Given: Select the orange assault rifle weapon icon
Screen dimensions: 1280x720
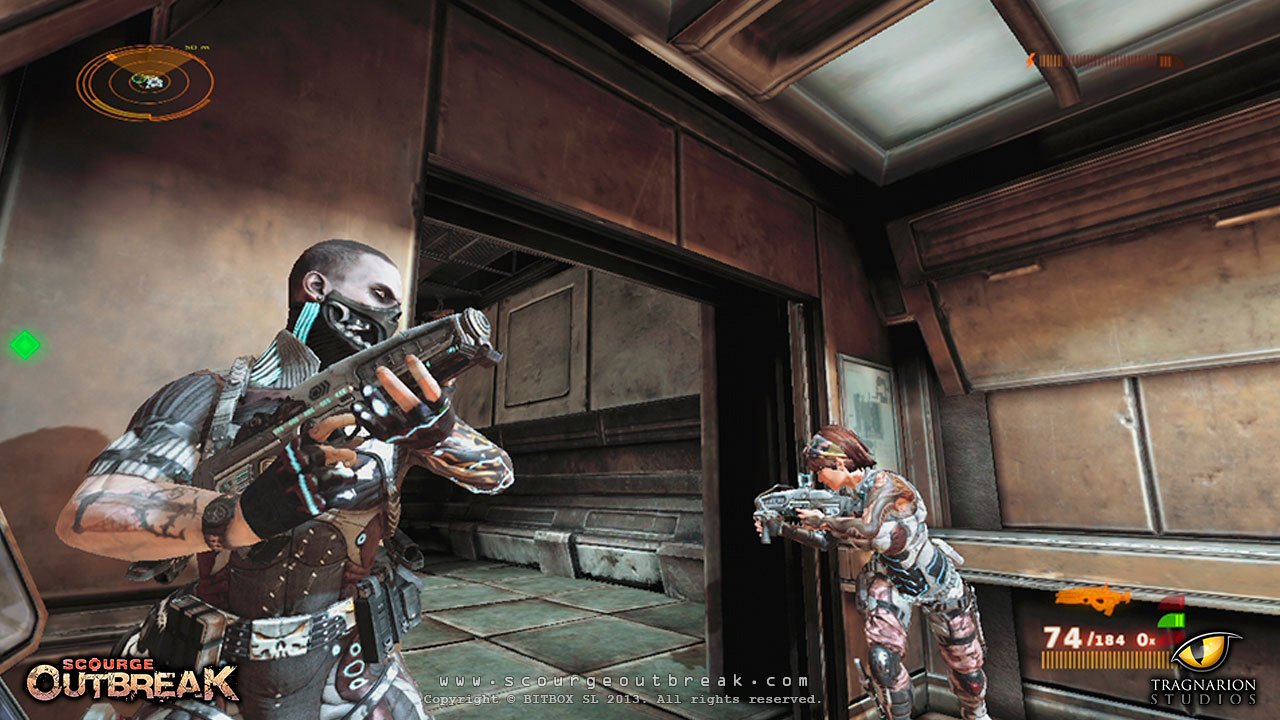Looking at the screenshot, I should [1093, 598].
